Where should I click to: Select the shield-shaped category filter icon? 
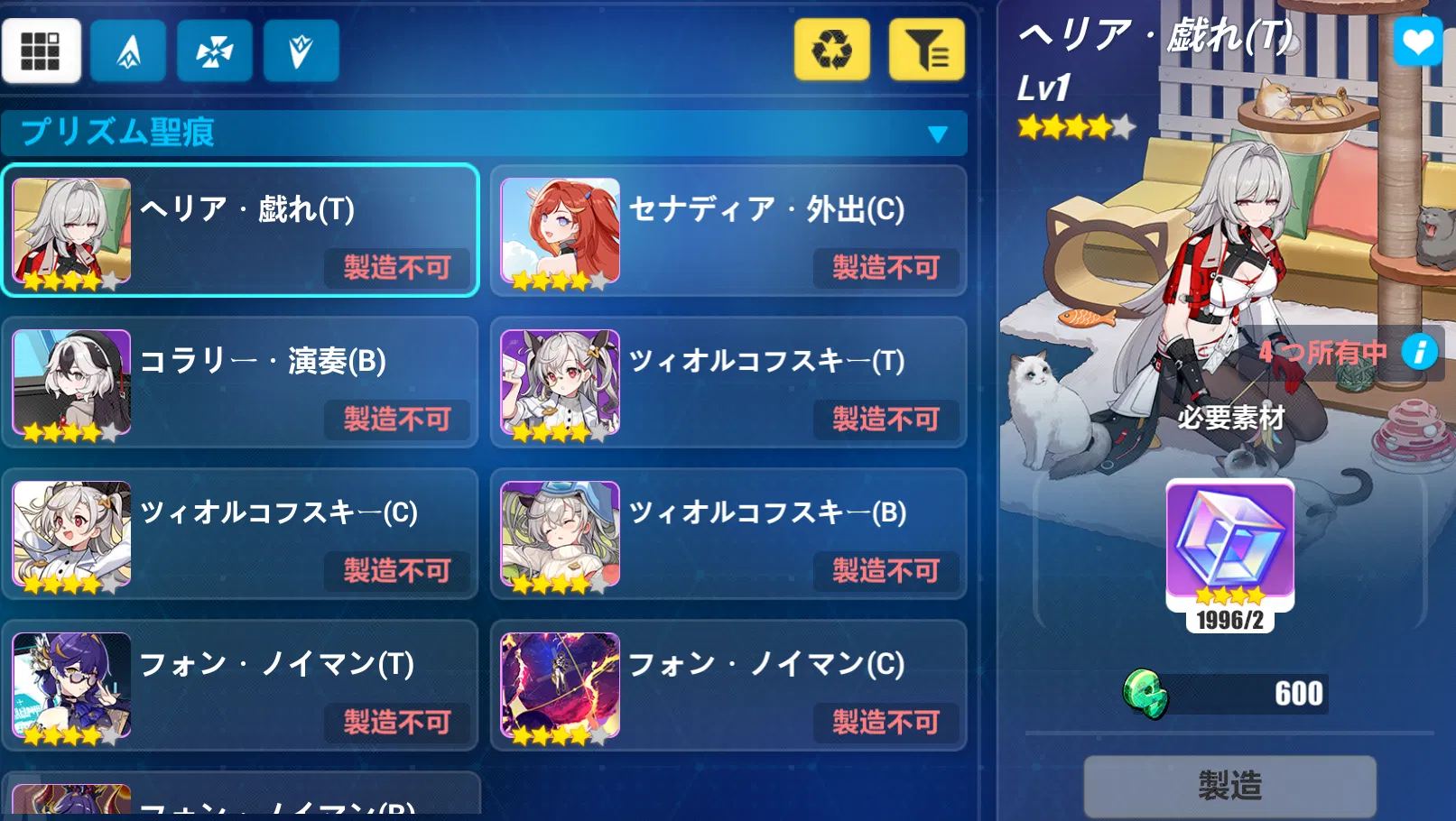301,51
